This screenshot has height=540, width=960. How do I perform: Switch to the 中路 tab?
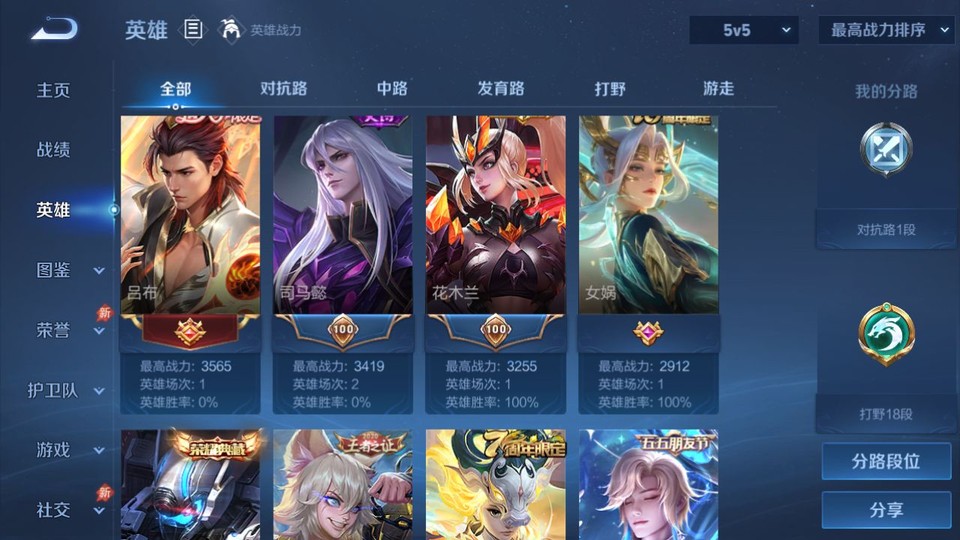[x=392, y=88]
